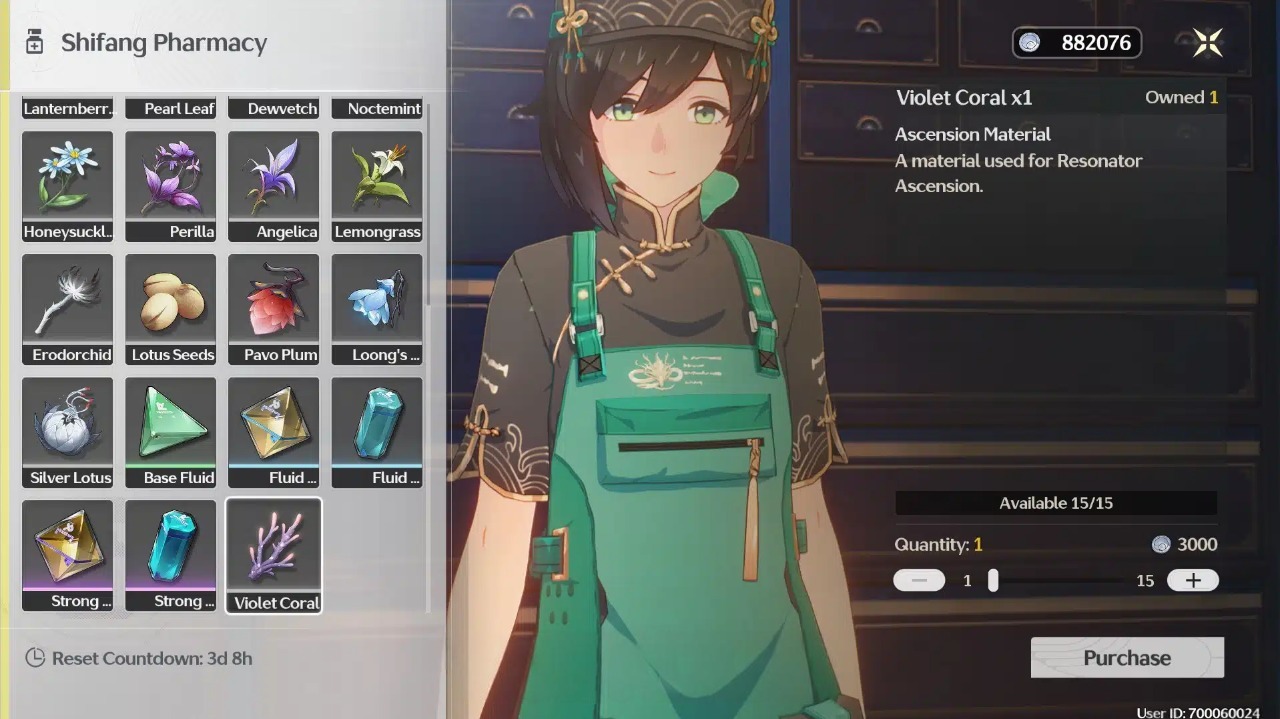Choose the Perilla item slot
Screen dimensions: 1280x719
point(171,186)
